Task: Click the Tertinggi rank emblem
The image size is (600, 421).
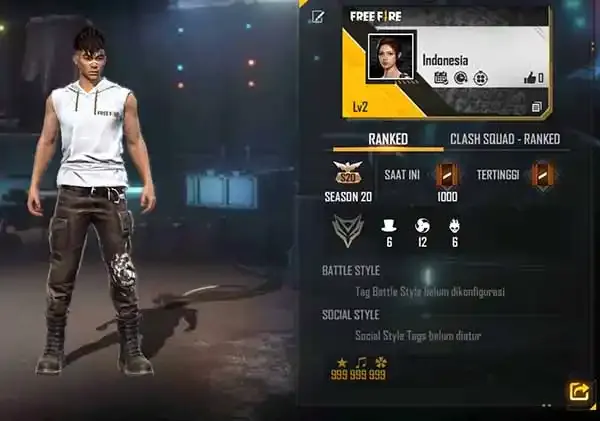Action: click(543, 176)
